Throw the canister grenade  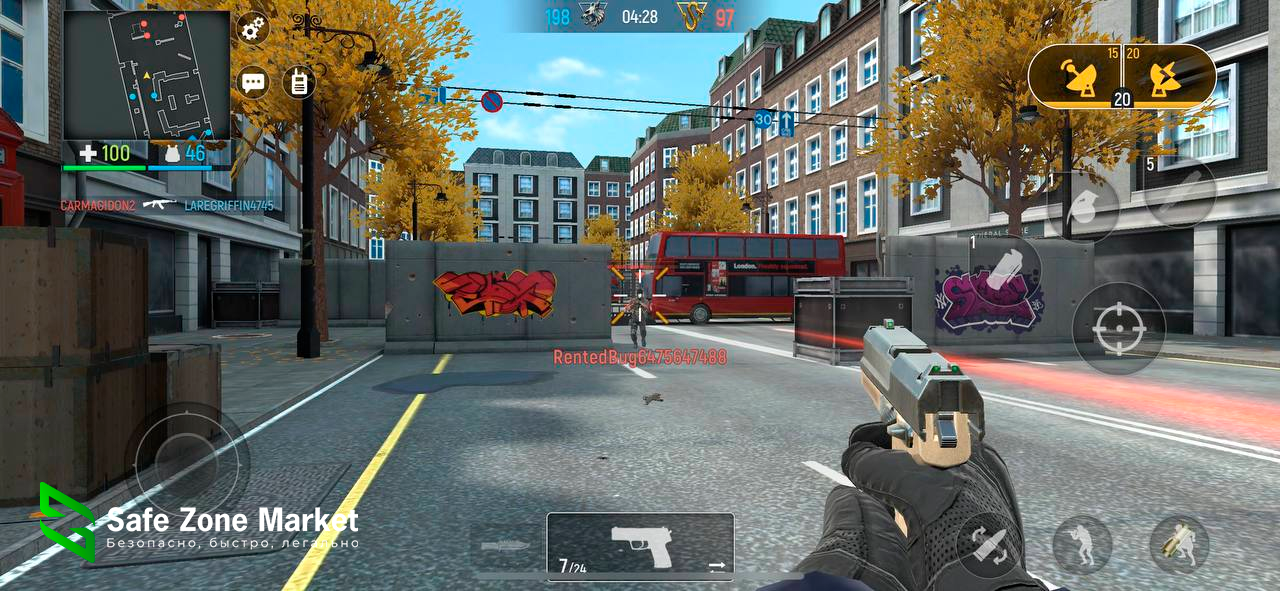1005,269
